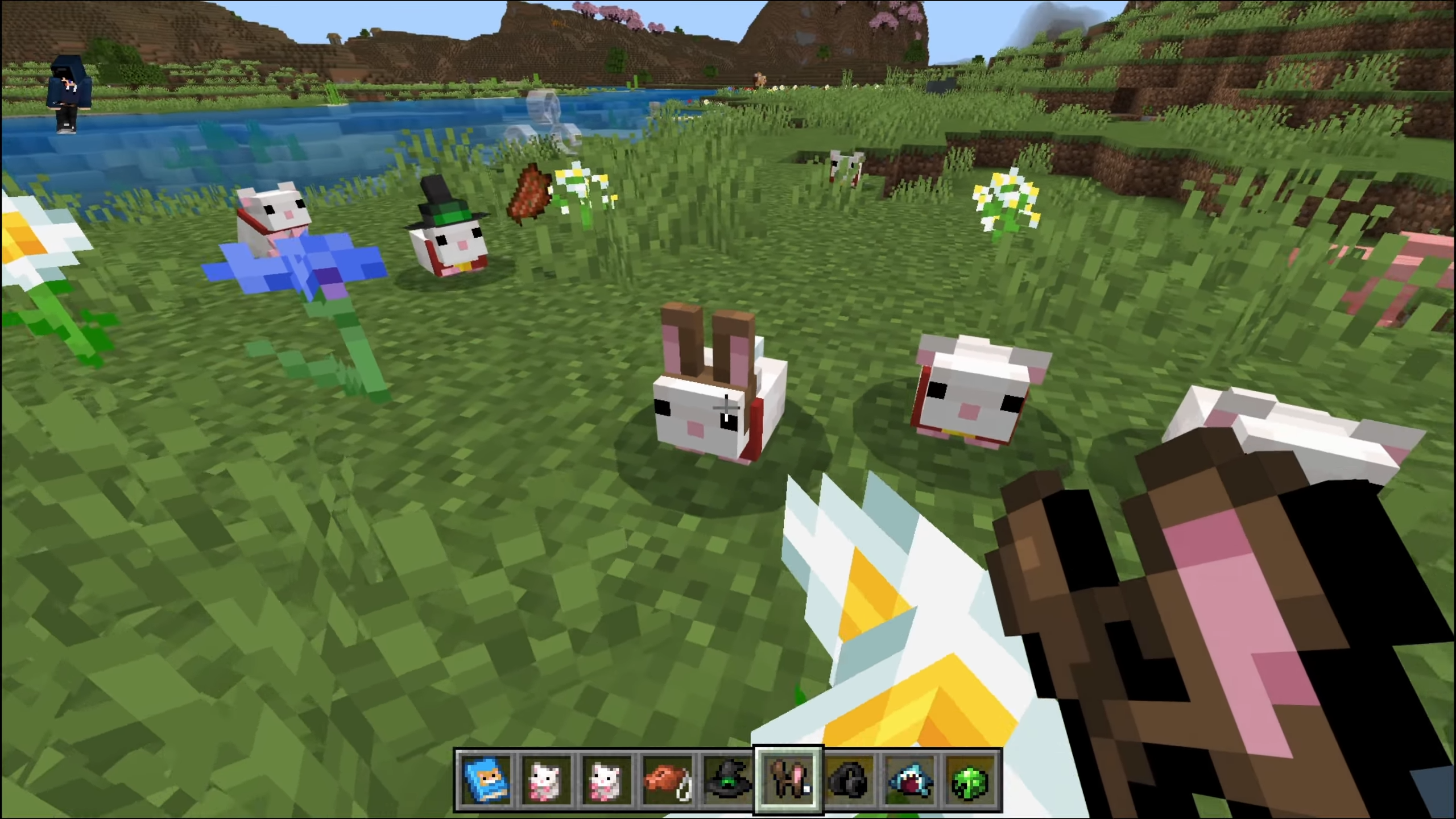The height and width of the screenshot is (819, 1456).
Task: Pick the black headphones hotbar item
Action: [849, 780]
